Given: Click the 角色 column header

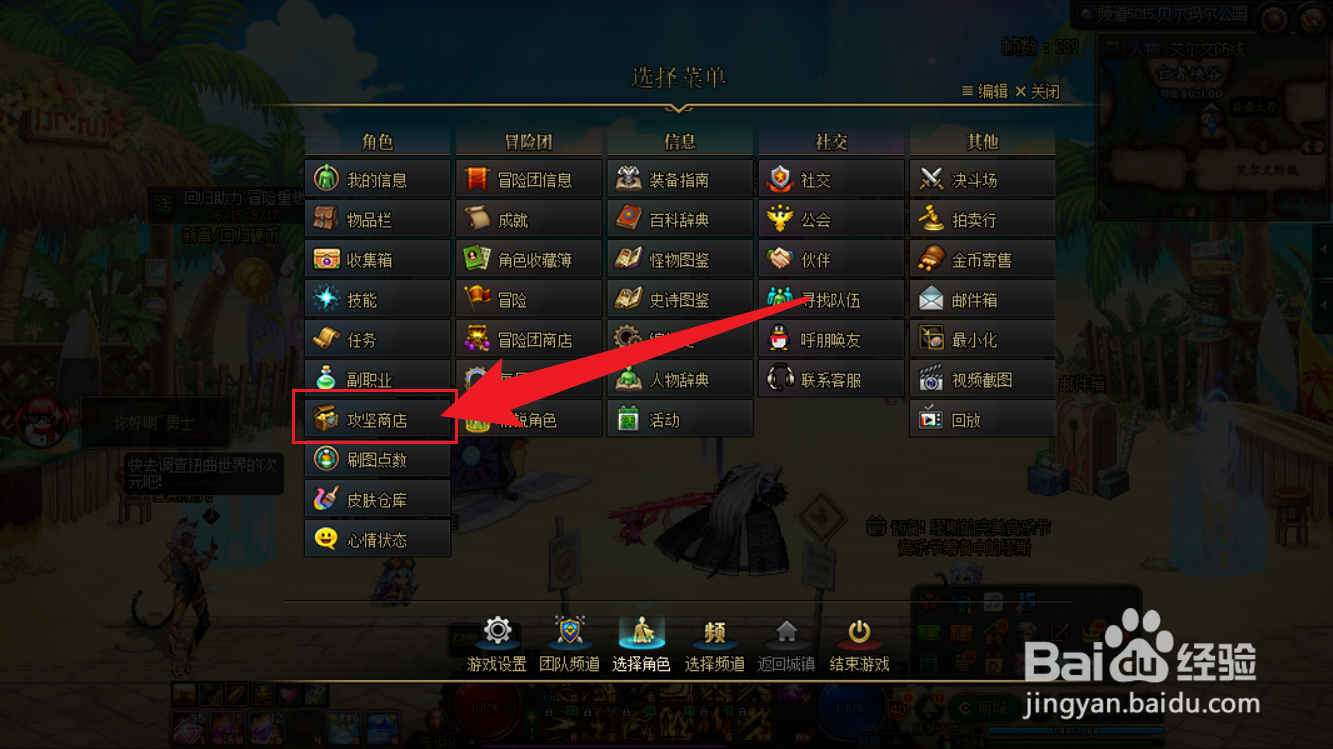Looking at the screenshot, I should 377,141.
